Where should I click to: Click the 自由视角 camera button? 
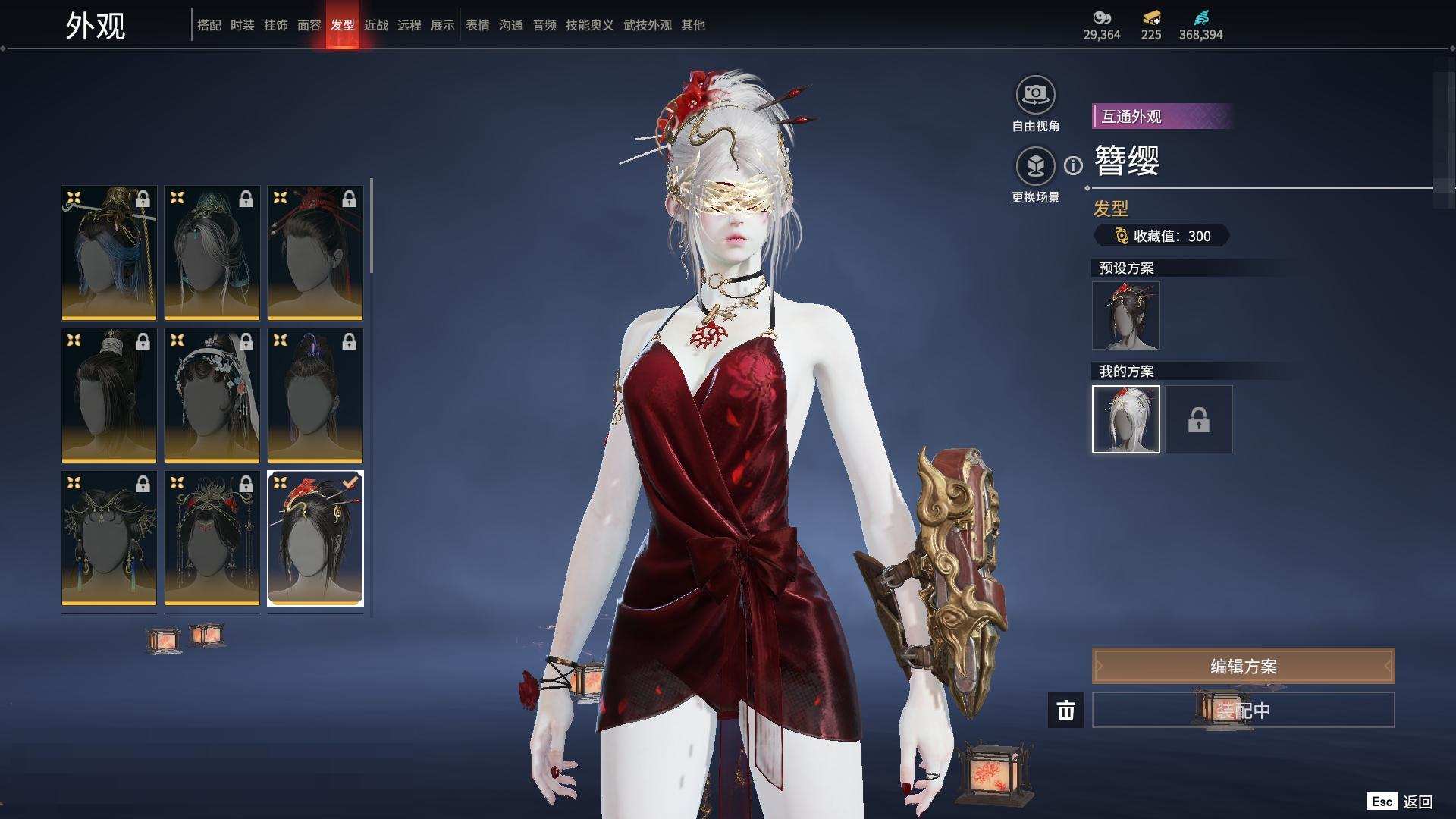point(1035,95)
